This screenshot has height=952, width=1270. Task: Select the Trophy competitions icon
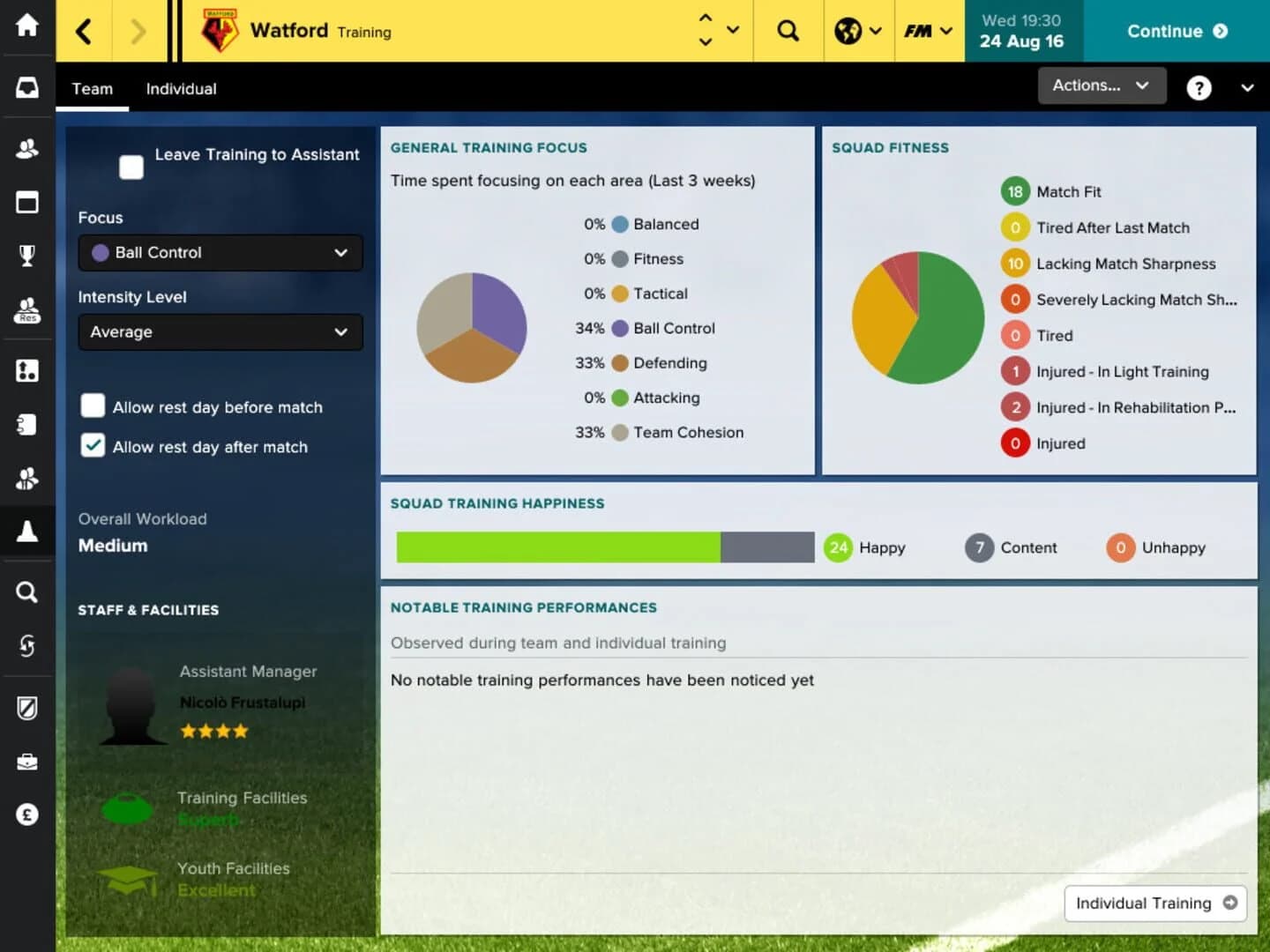[27, 256]
